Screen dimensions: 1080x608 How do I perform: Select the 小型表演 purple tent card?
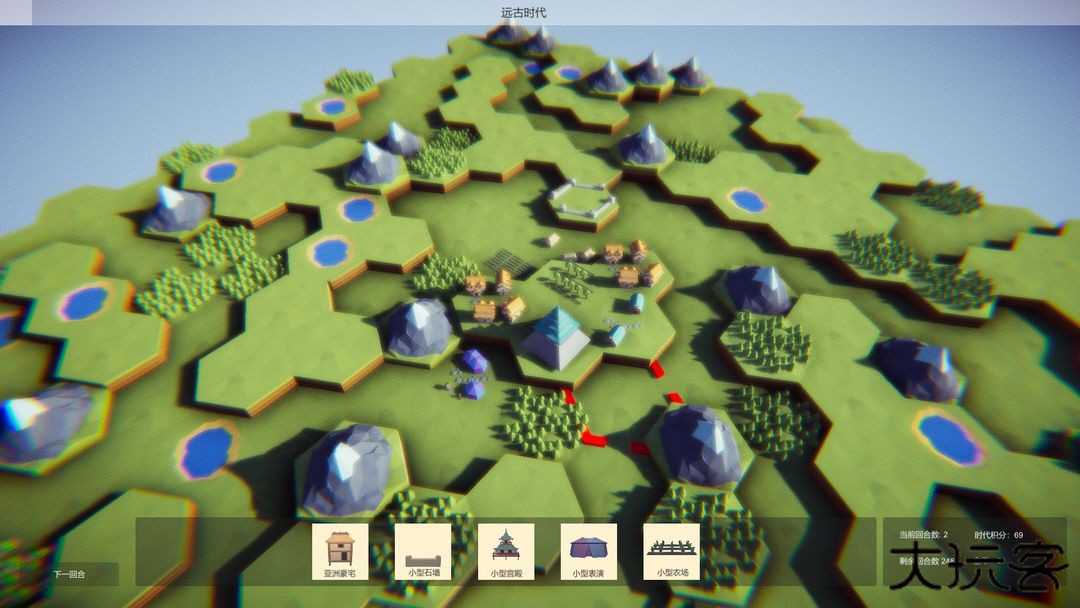click(588, 552)
